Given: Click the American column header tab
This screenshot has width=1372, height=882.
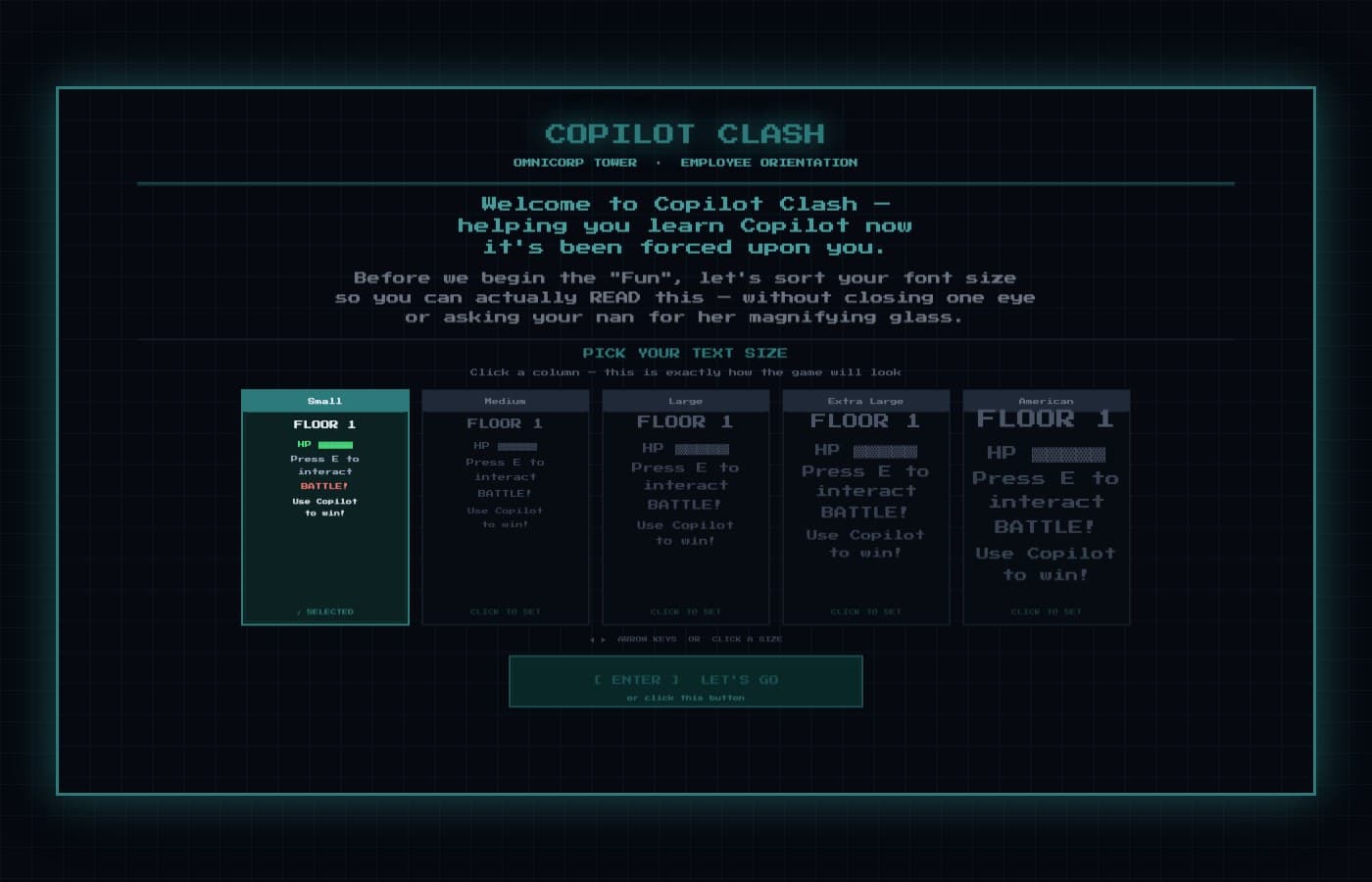Looking at the screenshot, I should tap(1046, 400).
